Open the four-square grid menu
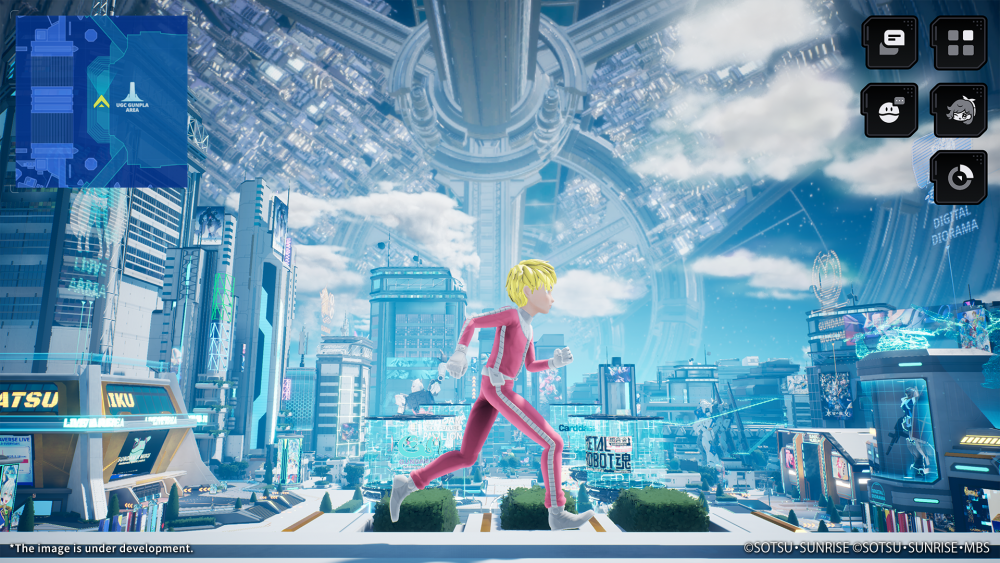This screenshot has height=563, width=1000. pos(959,42)
